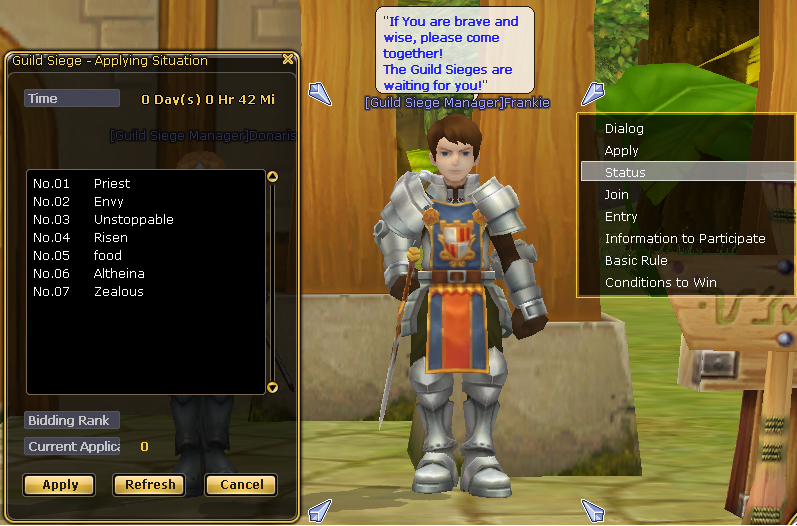Choose Apply from the NPC menu
The width and height of the screenshot is (797, 526).
(x=621, y=151)
